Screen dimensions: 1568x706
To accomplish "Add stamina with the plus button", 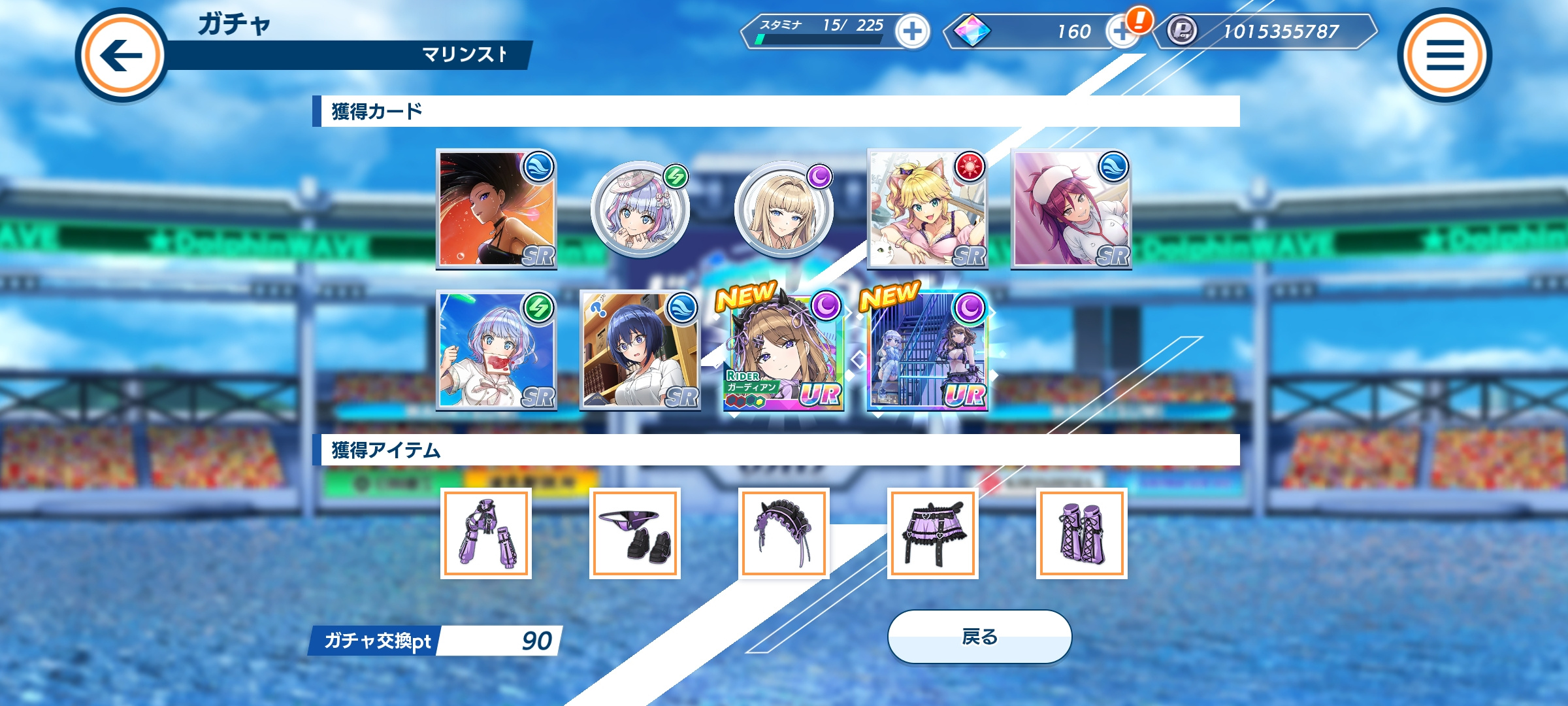I will (912, 31).
